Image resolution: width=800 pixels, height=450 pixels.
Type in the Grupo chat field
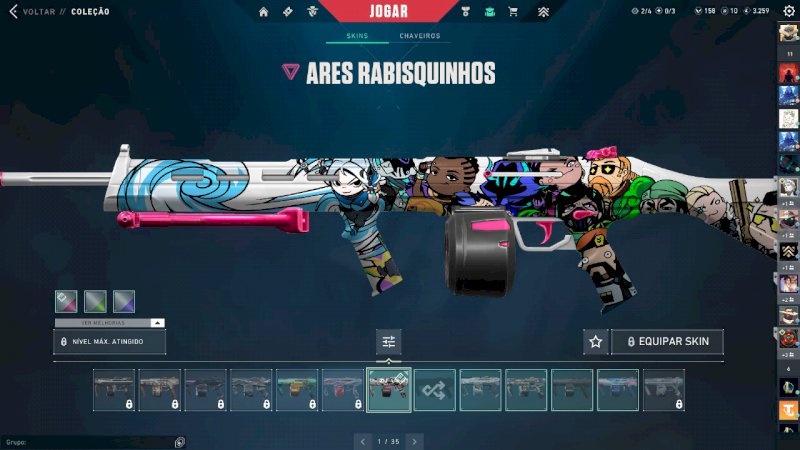(x=90, y=441)
